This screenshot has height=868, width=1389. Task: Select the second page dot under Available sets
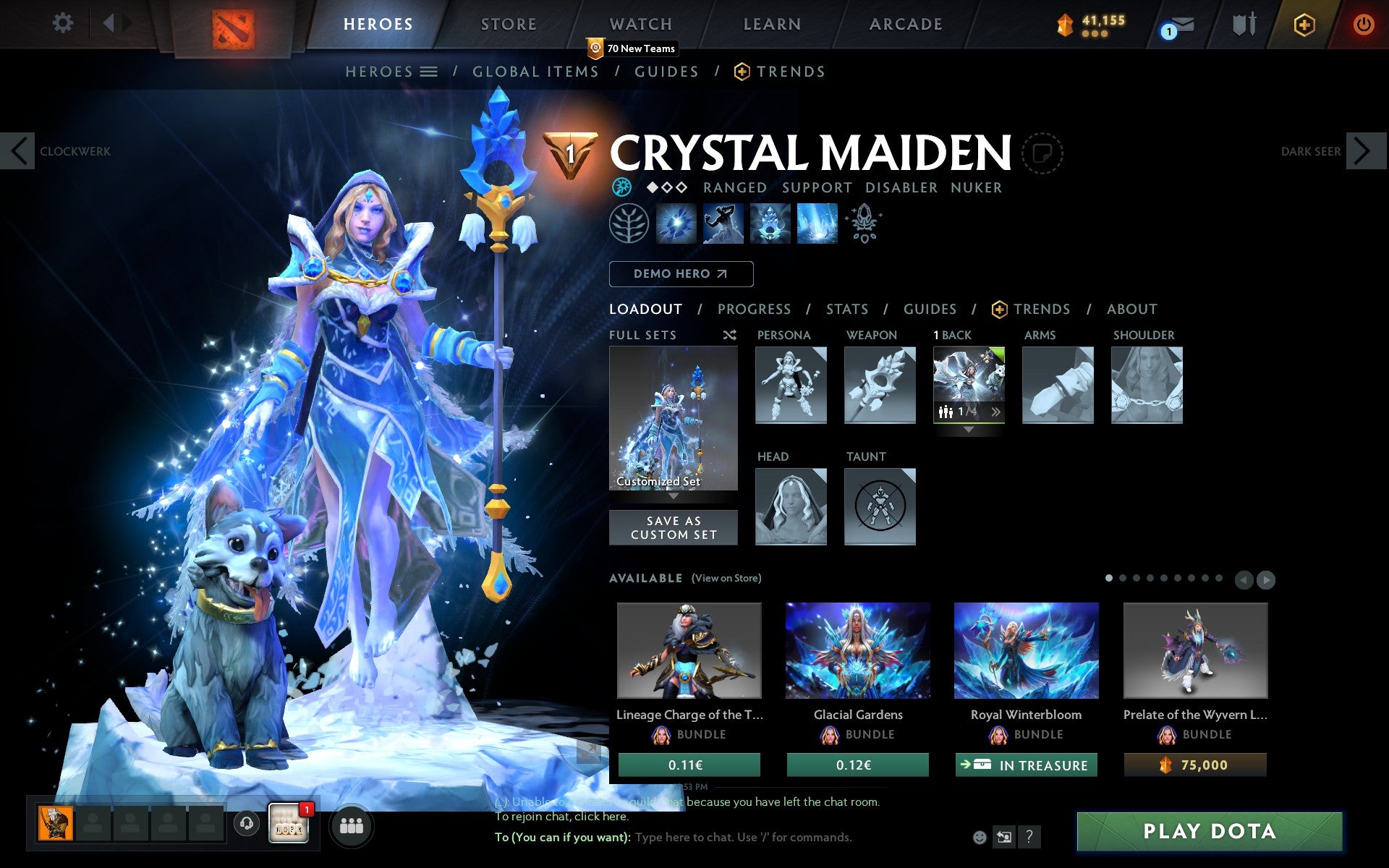click(1123, 579)
